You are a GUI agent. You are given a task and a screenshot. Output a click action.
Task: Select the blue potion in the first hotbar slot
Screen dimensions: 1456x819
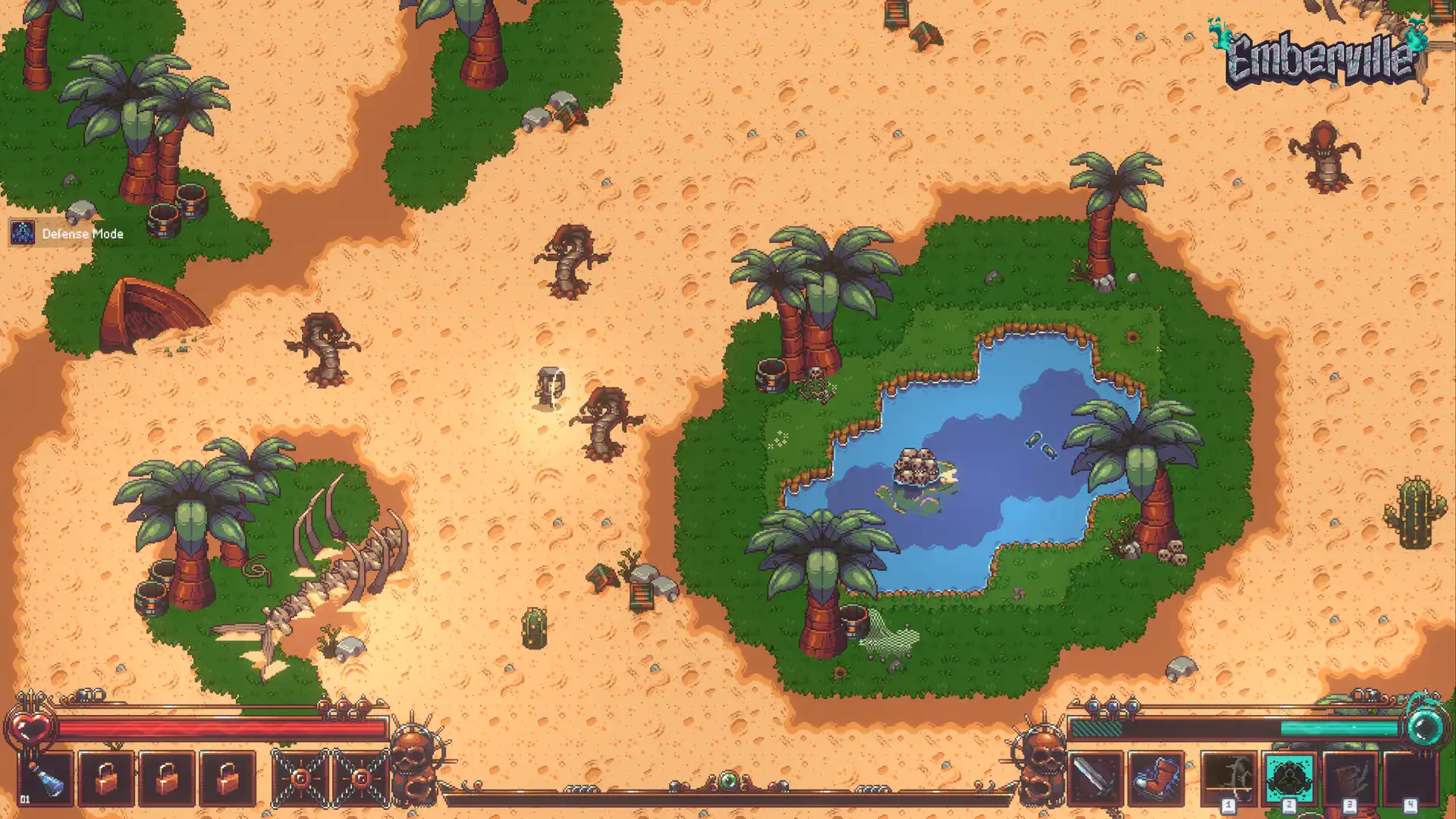click(x=45, y=777)
